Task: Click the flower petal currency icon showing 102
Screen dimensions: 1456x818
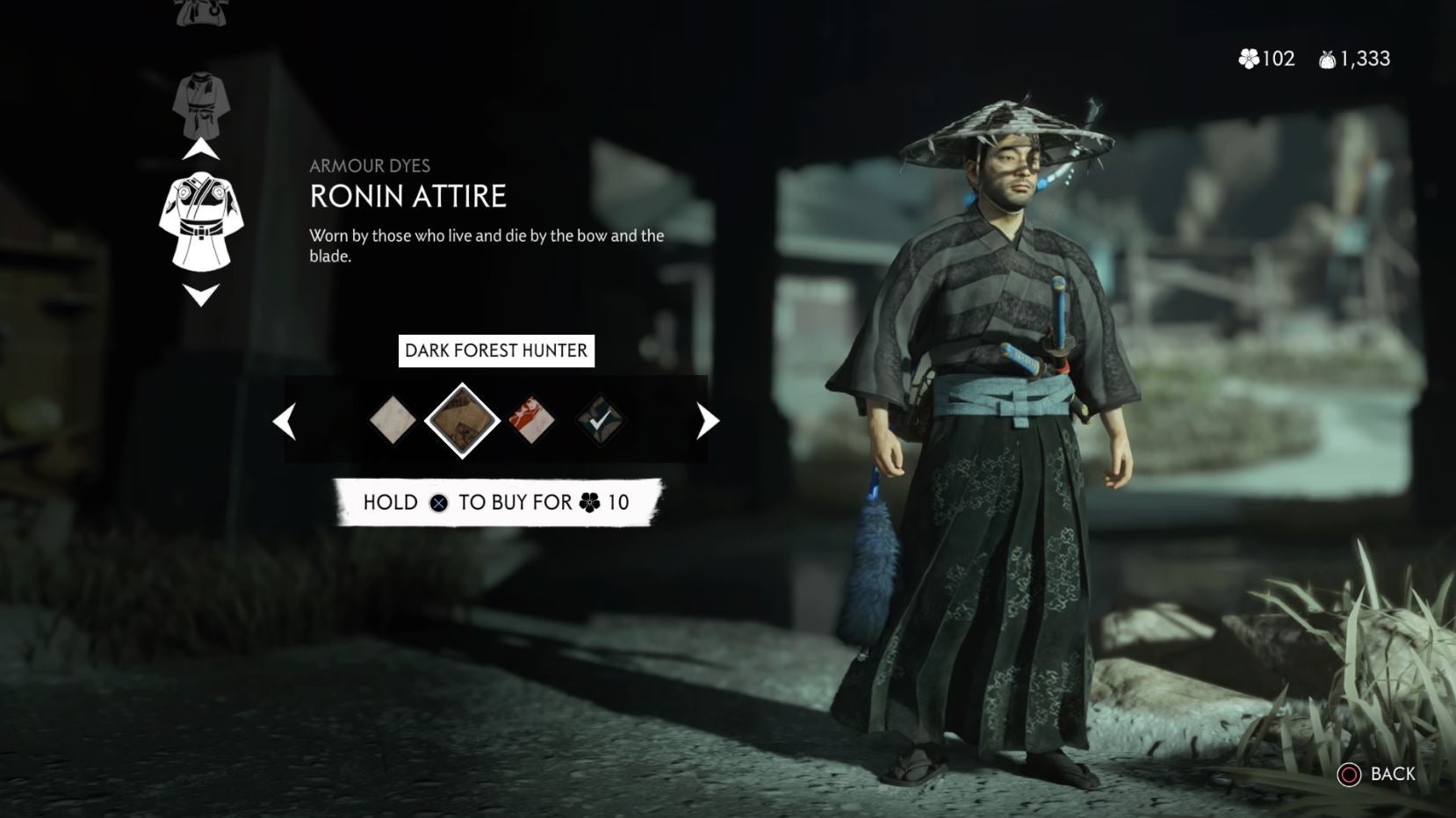Action: [1251, 59]
